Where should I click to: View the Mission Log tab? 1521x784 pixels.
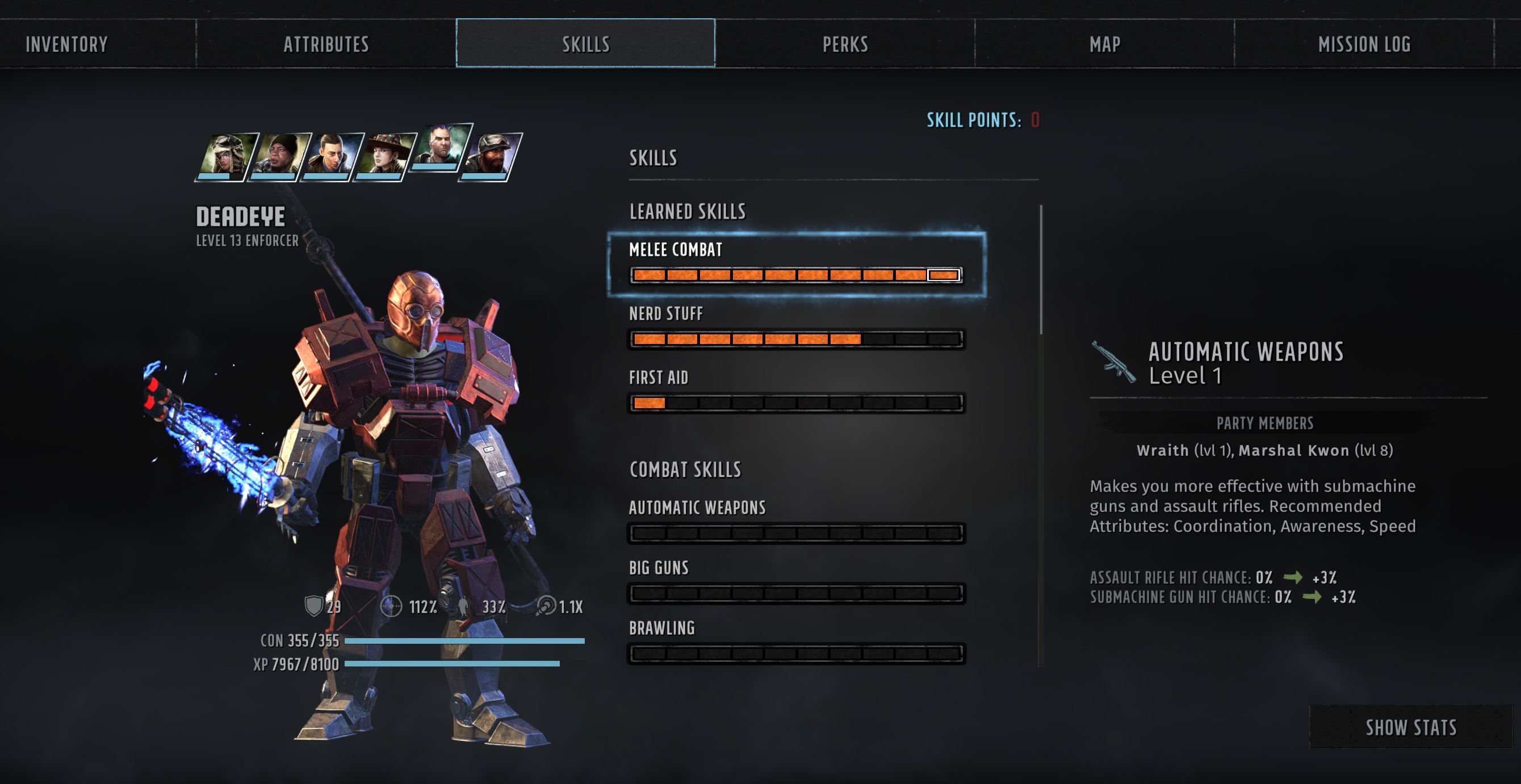1364,44
